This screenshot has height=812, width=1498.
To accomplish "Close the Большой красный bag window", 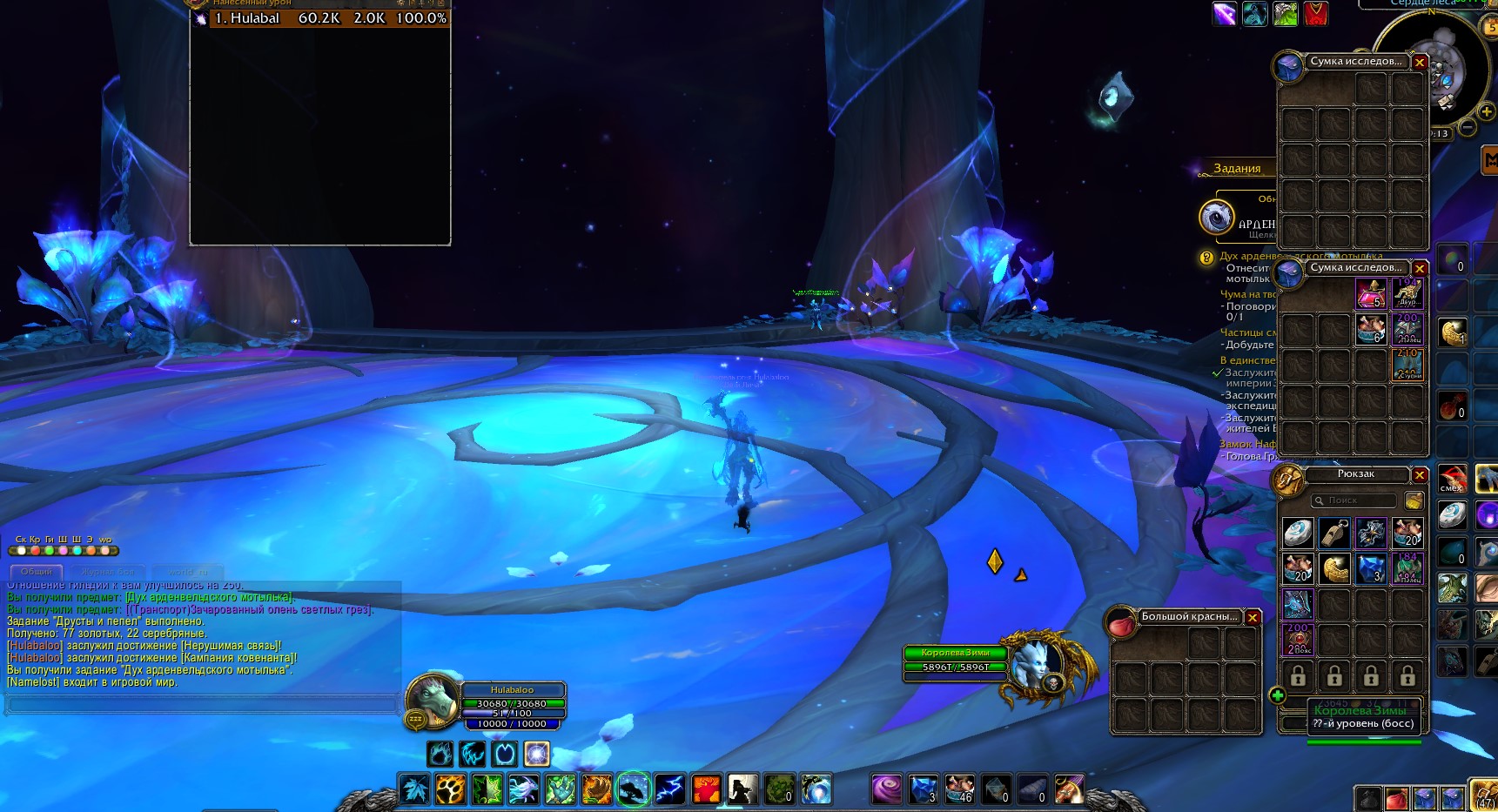I will coord(1253,617).
